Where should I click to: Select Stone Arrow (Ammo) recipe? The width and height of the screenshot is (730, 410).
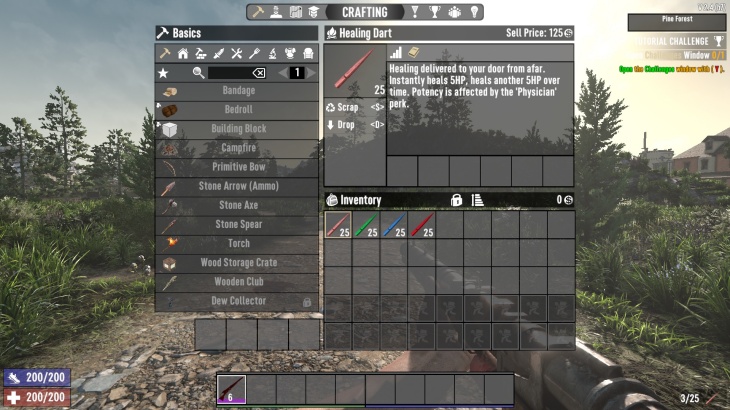click(x=238, y=186)
